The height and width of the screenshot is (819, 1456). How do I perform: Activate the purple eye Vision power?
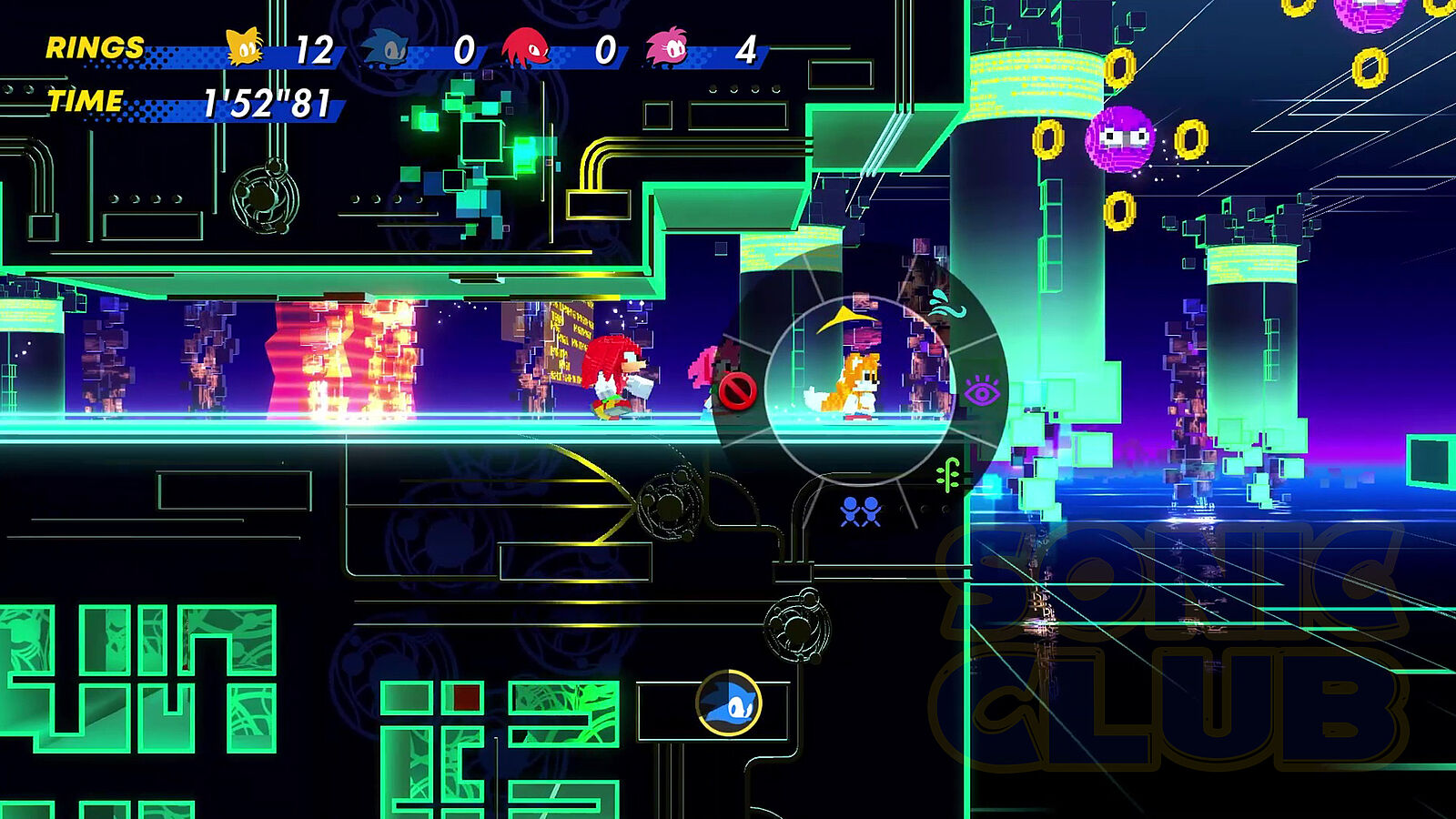pyautogui.click(x=982, y=392)
